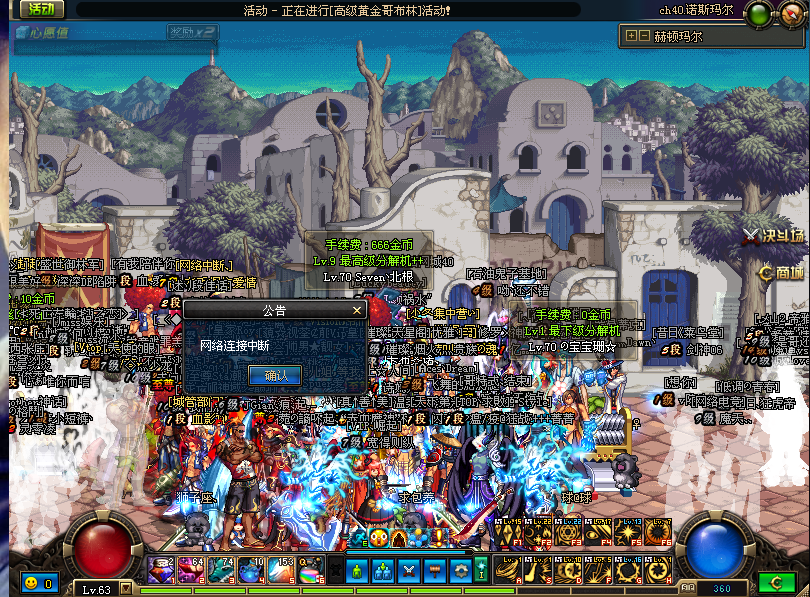Close the 公告 dialog with the X
The image size is (810, 597).
tap(357, 310)
